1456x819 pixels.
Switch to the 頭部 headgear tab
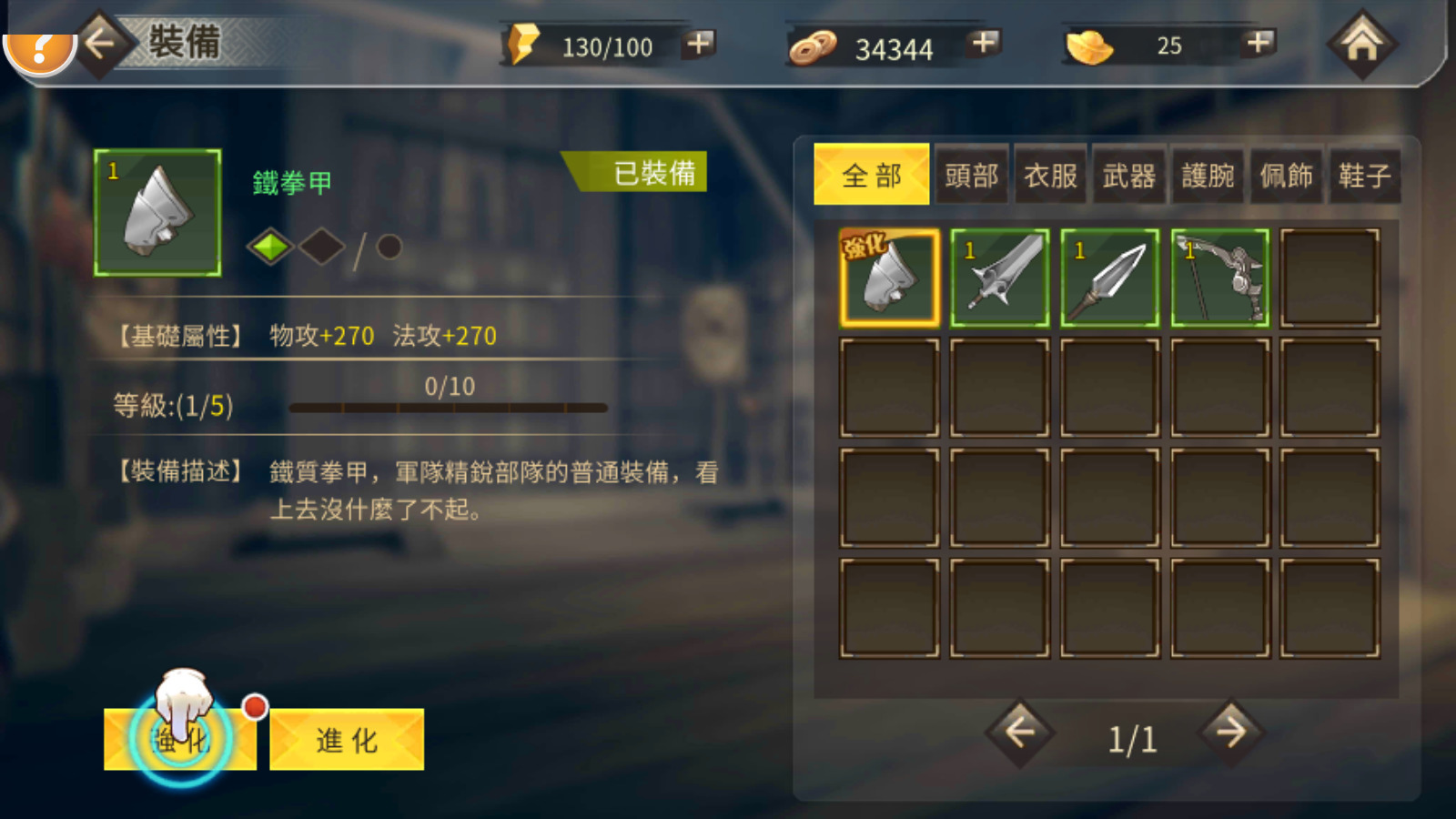[x=972, y=174]
